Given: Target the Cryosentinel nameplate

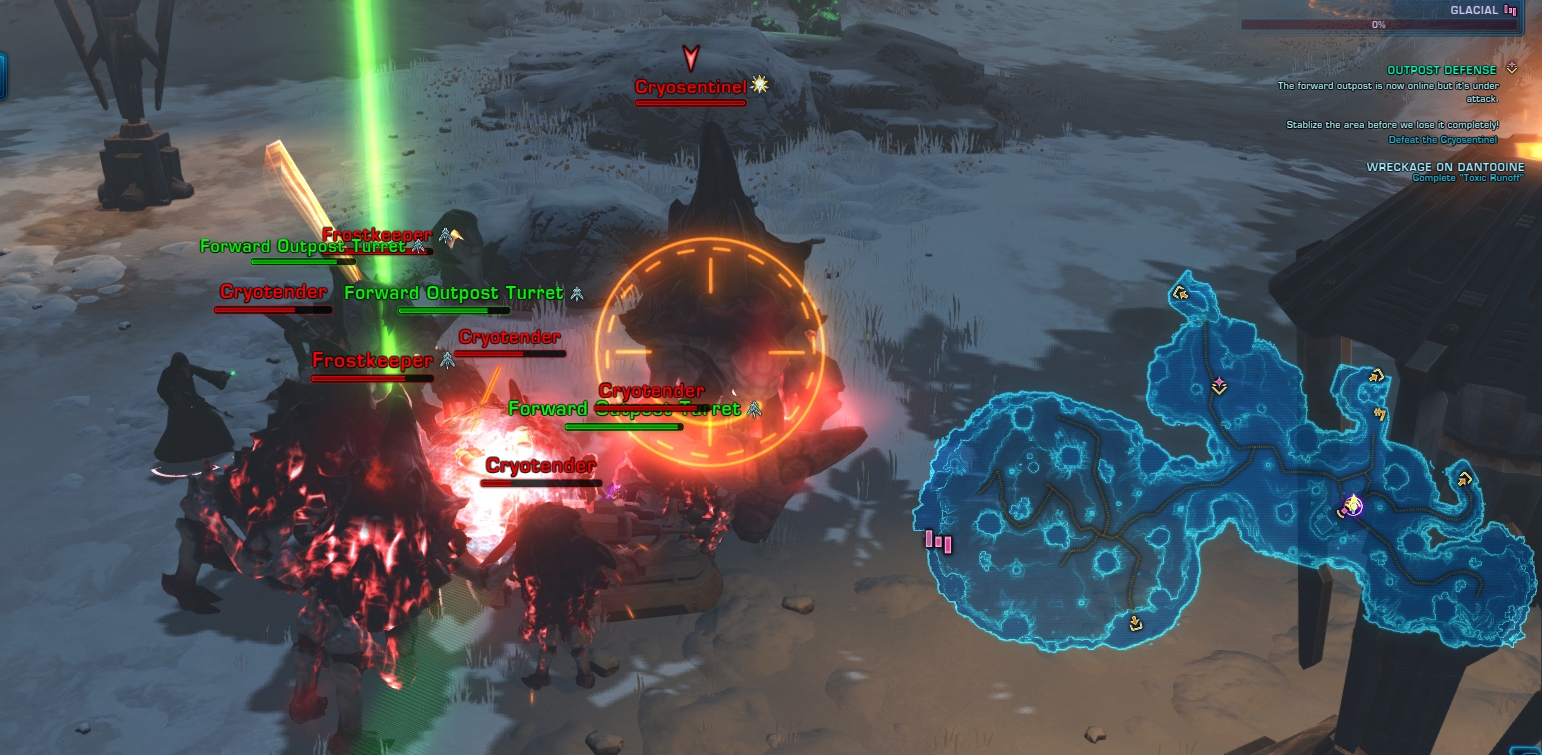Looking at the screenshot, I should (x=690, y=88).
